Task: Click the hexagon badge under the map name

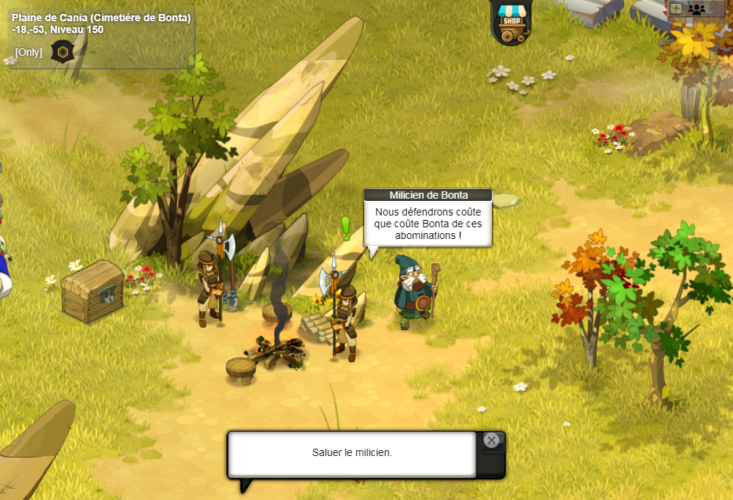Action: pyautogui.click(x=63, y=51)
